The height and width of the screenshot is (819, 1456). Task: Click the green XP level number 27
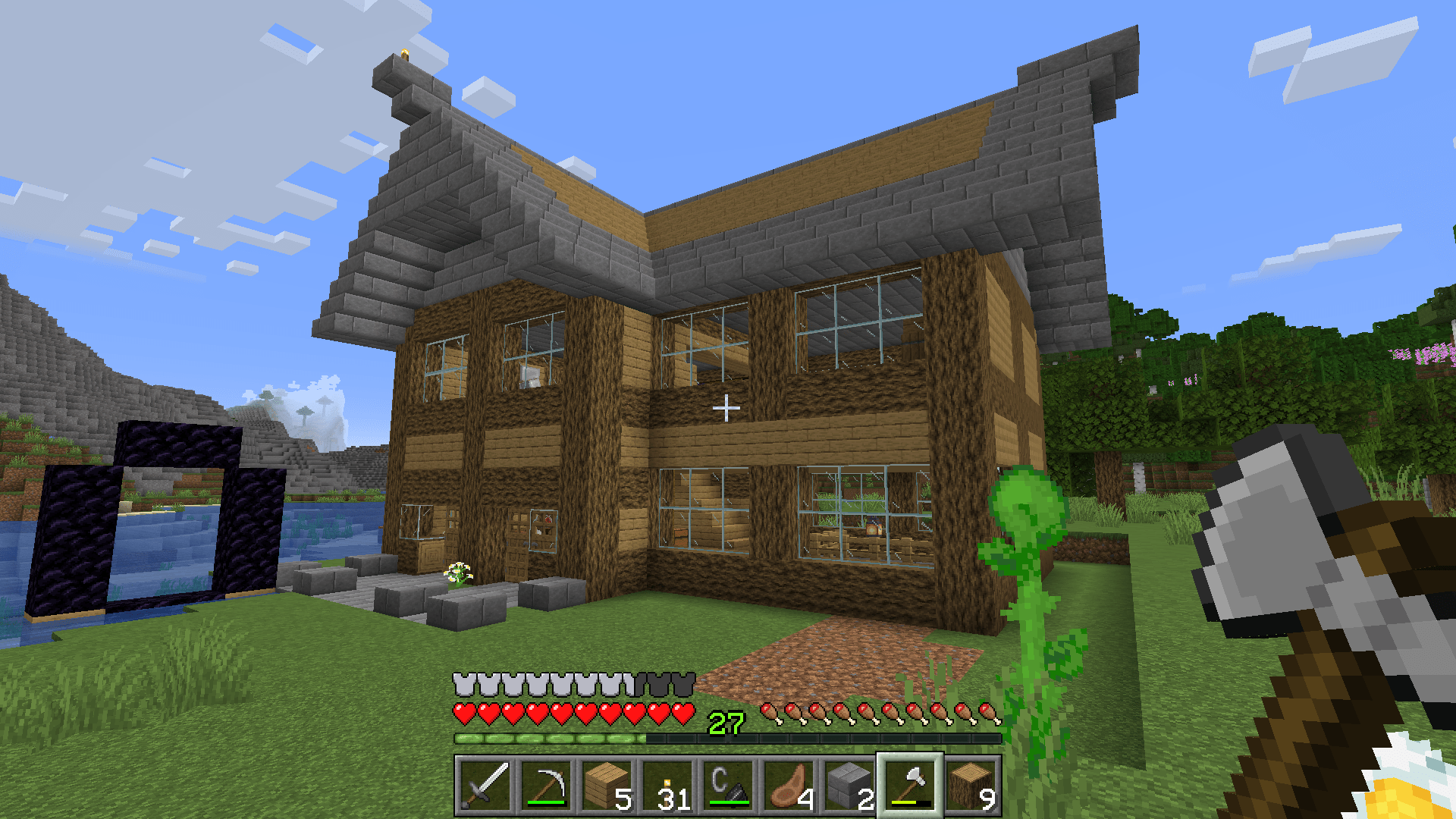(x=725, y=724)
